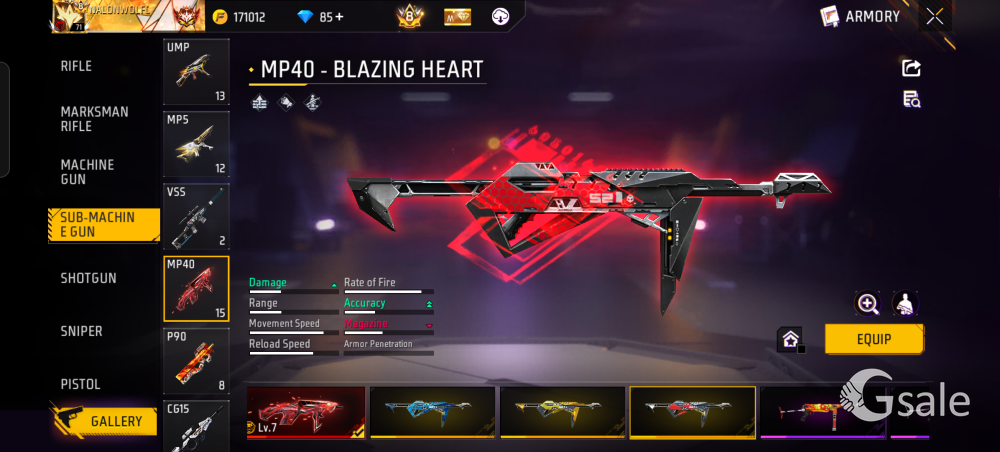Select the yellow MP40 skin thumbnail

562,411
